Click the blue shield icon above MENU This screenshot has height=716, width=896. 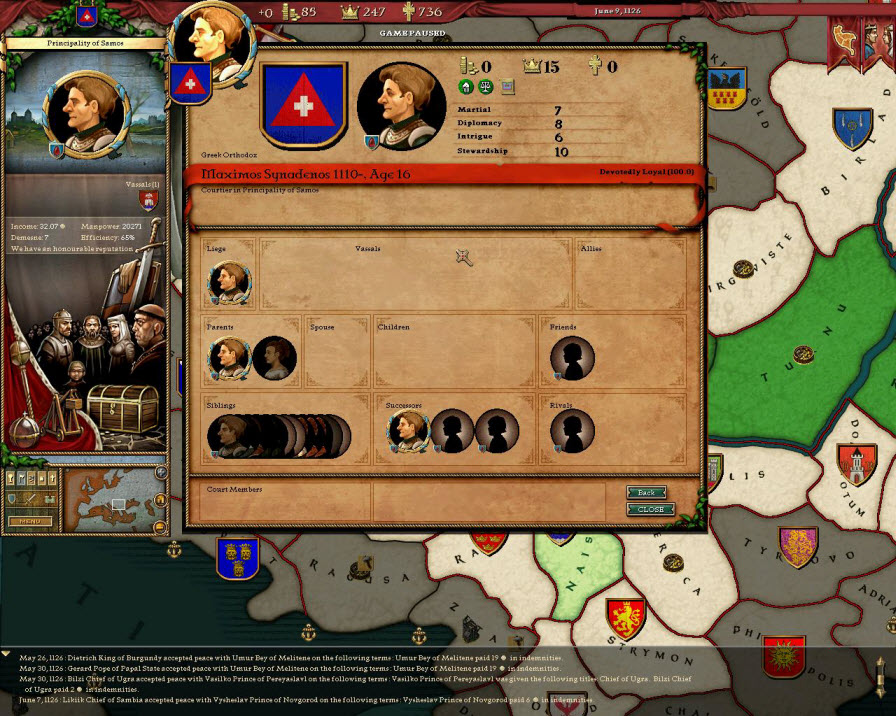pos(13,498)
